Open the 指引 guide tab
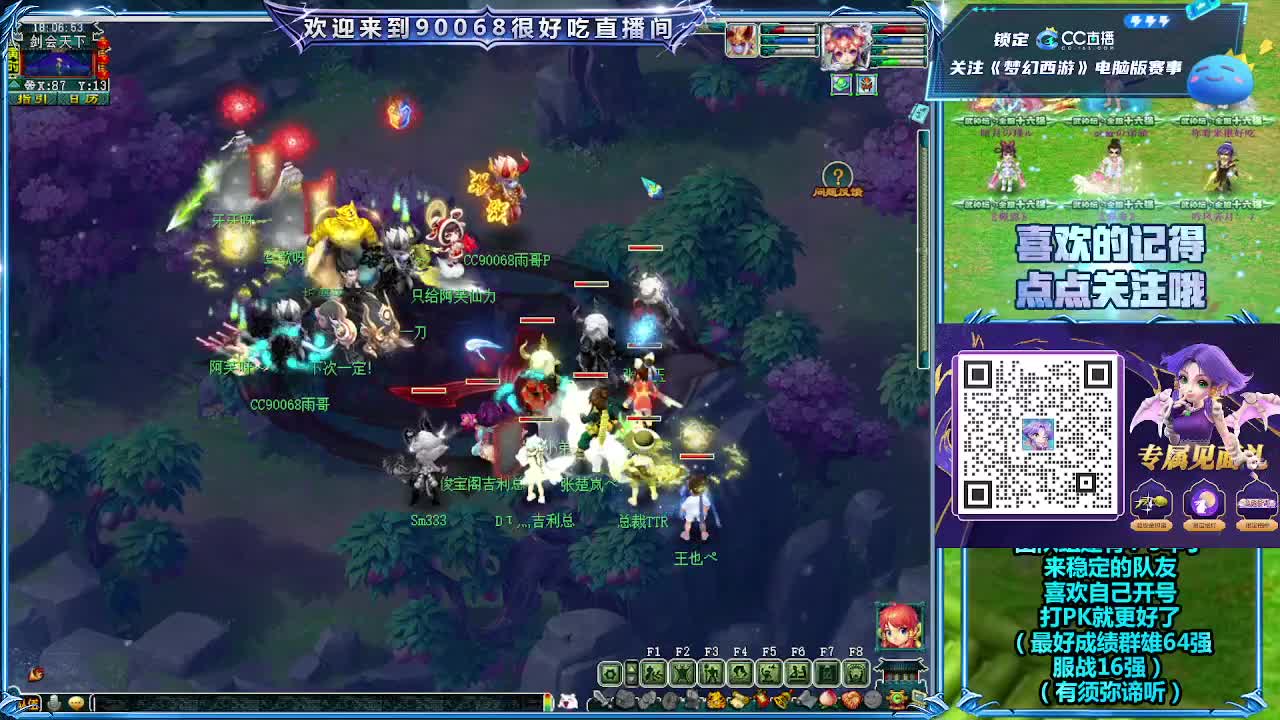This screenshot has width=1280, height=720. click(x=32, y=98)
